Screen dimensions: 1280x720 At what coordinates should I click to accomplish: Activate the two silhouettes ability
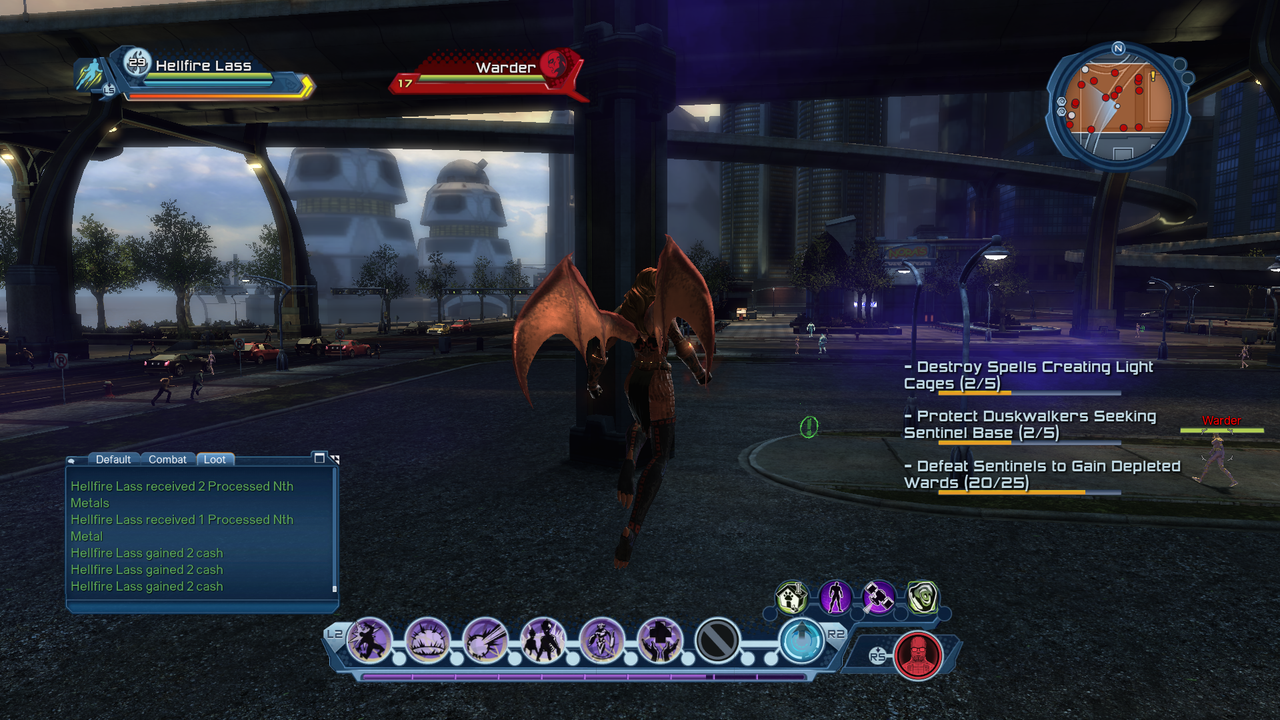point(544,640)
